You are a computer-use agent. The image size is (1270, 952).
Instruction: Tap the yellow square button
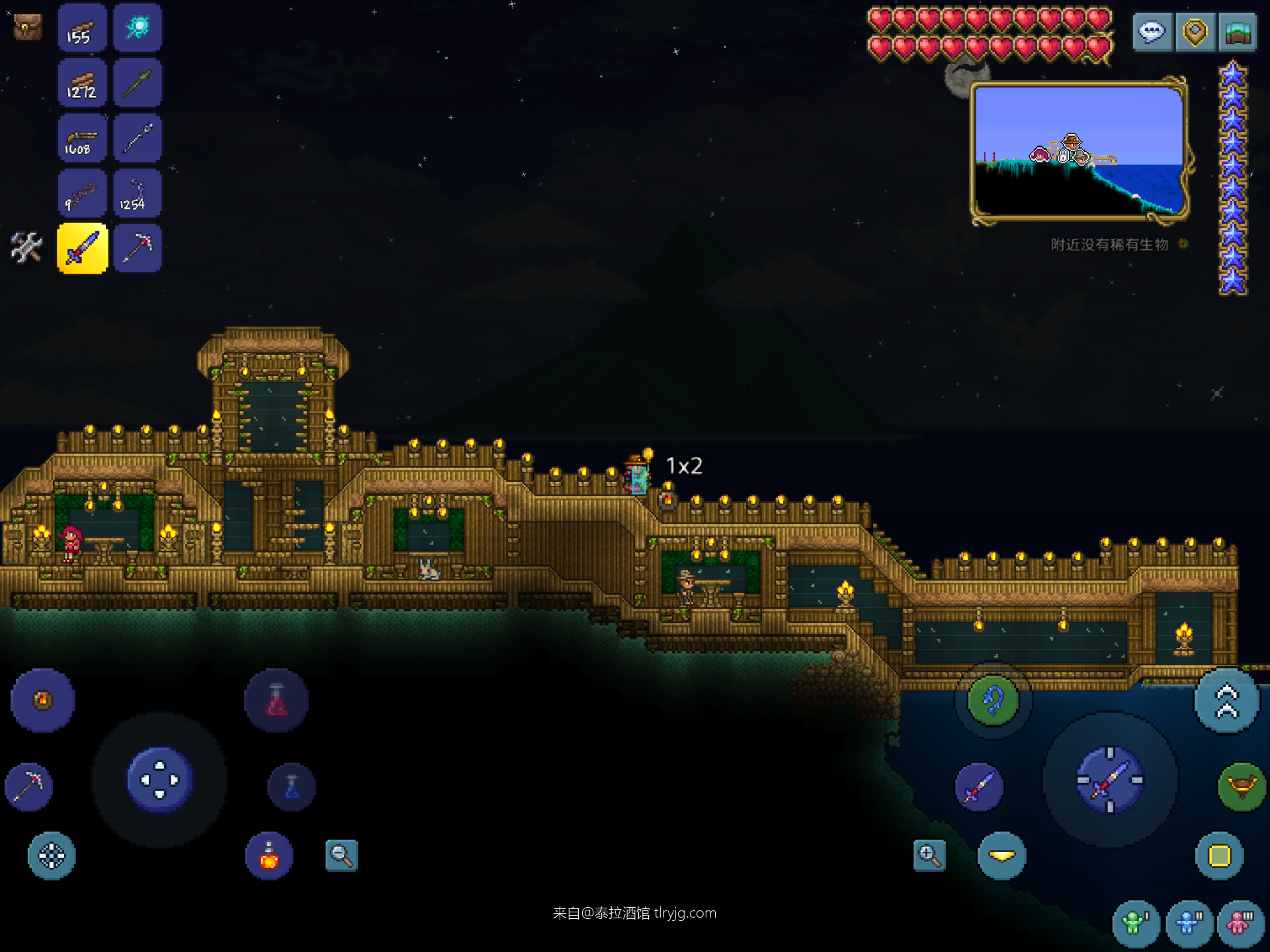(1219, 855)
